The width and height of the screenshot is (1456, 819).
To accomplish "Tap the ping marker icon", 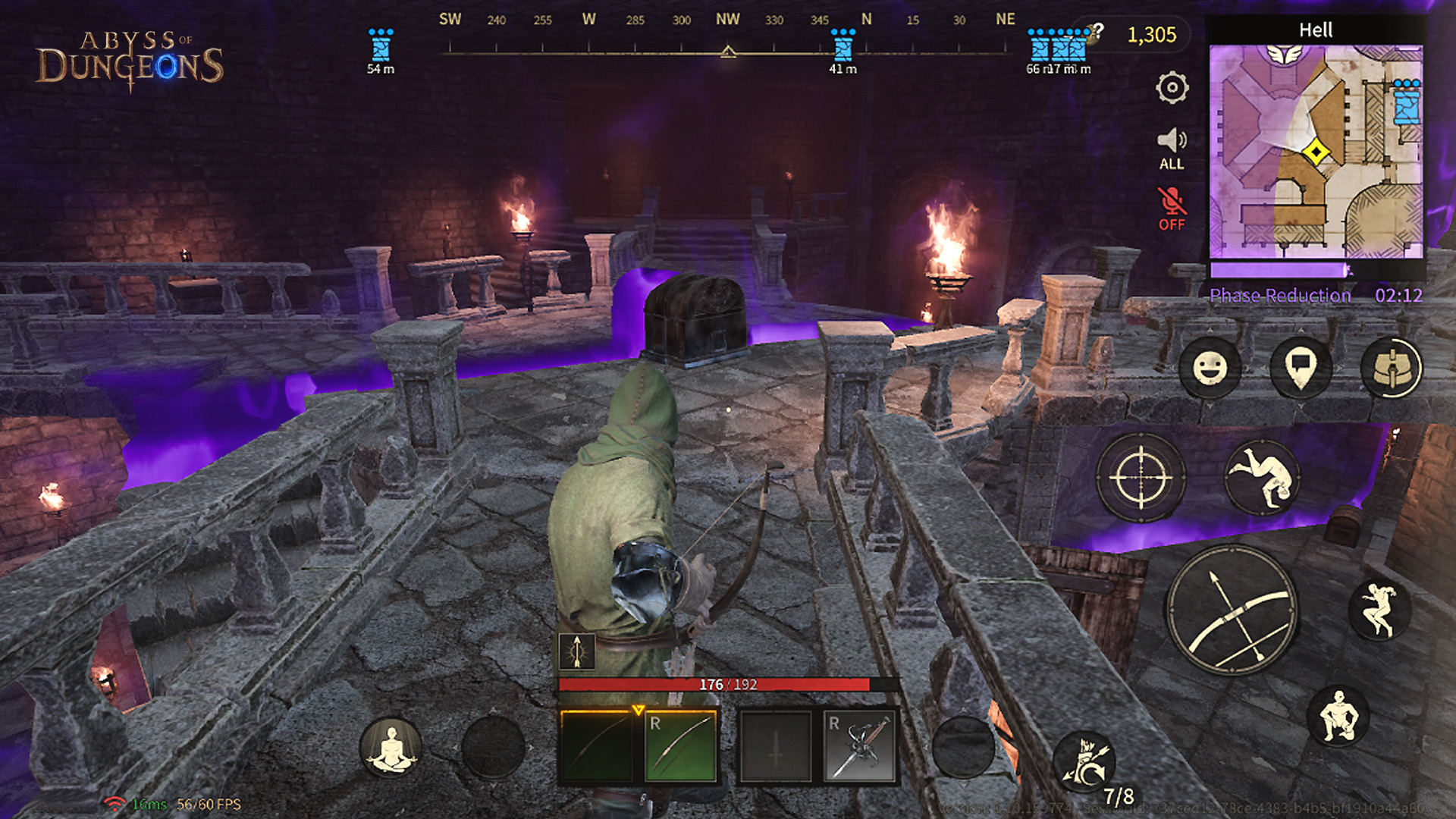I will pyautogui.click(x=1303, y=367).
